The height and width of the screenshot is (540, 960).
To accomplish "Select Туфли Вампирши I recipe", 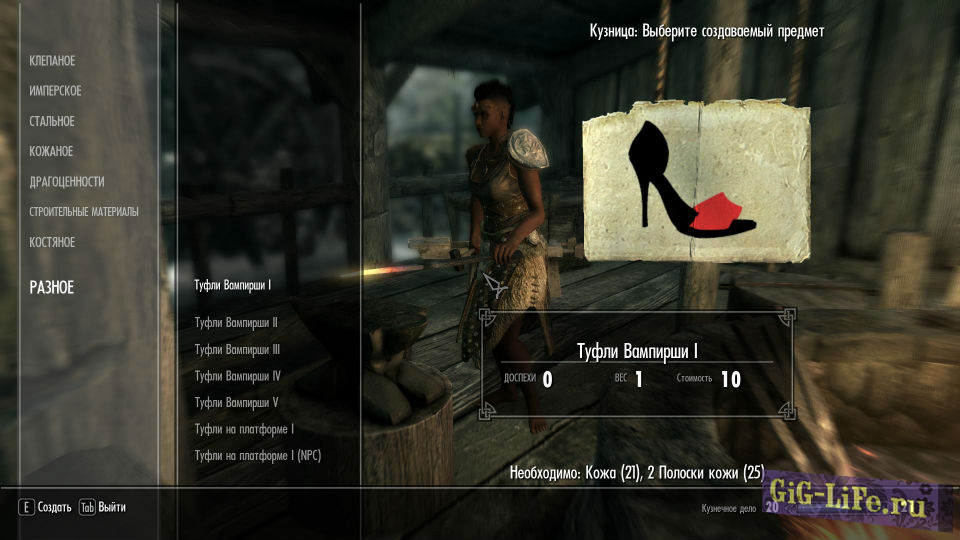I will [x=233, y=285].
